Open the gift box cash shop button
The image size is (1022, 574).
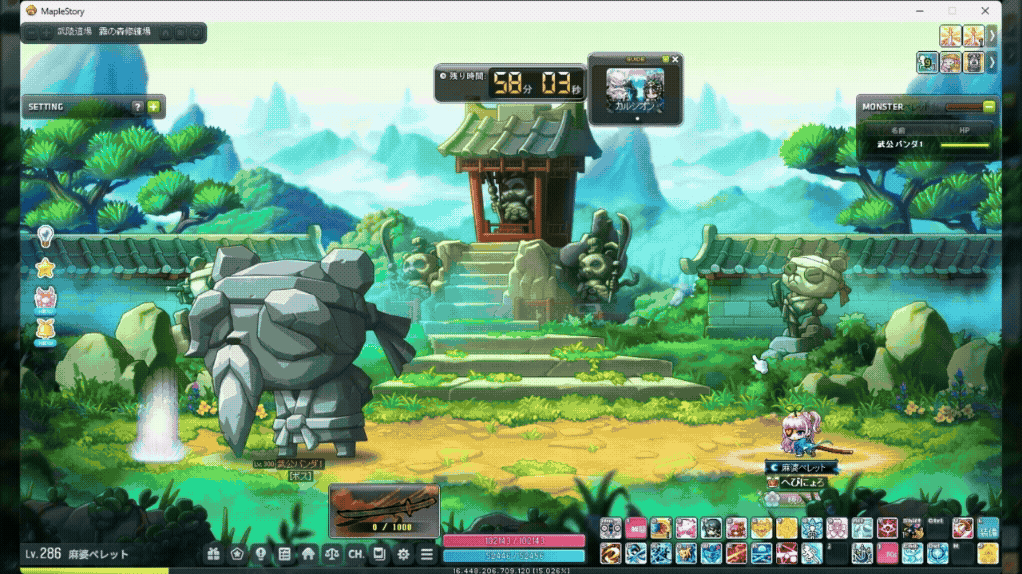coord(213,553)
